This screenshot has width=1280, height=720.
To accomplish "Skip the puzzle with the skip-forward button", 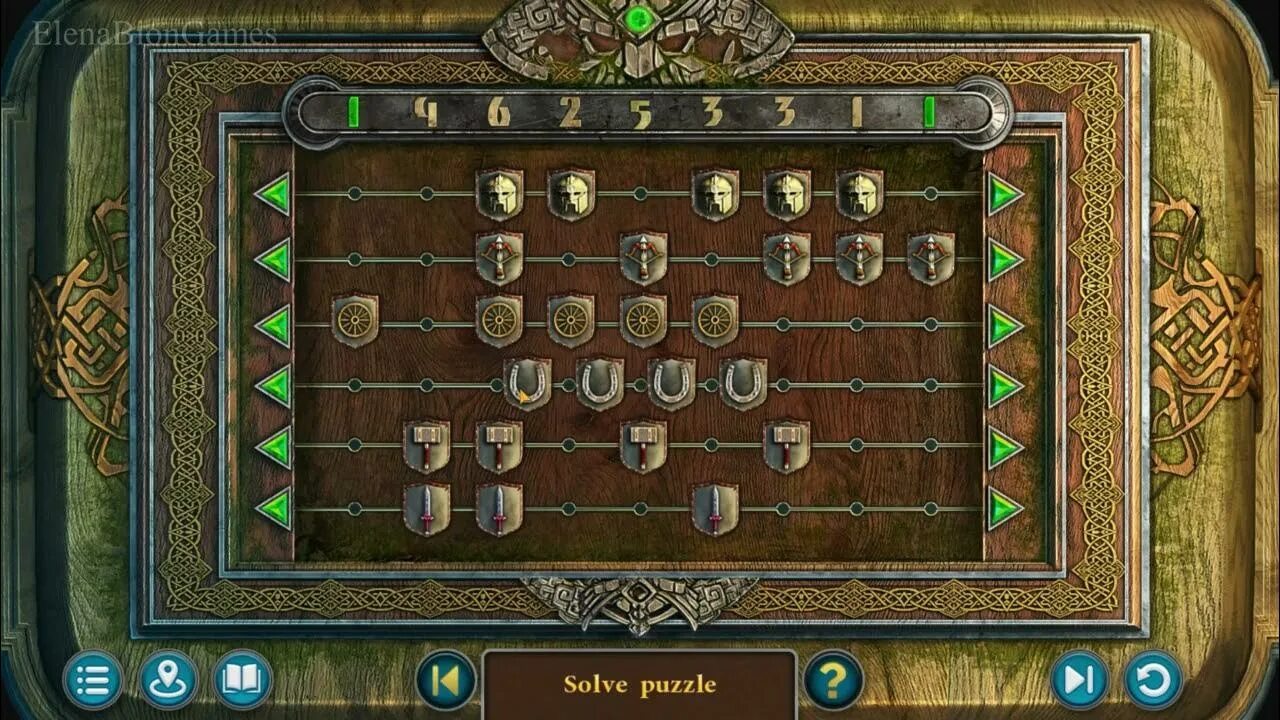I will (x=1079, y=681).
